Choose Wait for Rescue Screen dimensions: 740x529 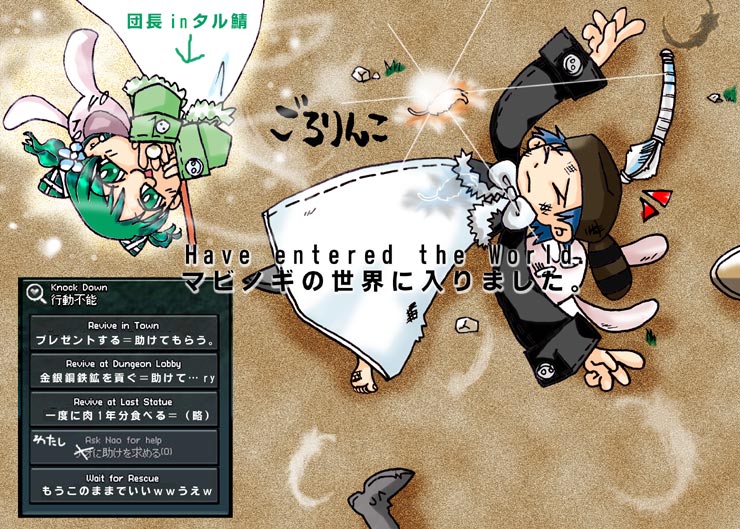[x=123, y=485]
